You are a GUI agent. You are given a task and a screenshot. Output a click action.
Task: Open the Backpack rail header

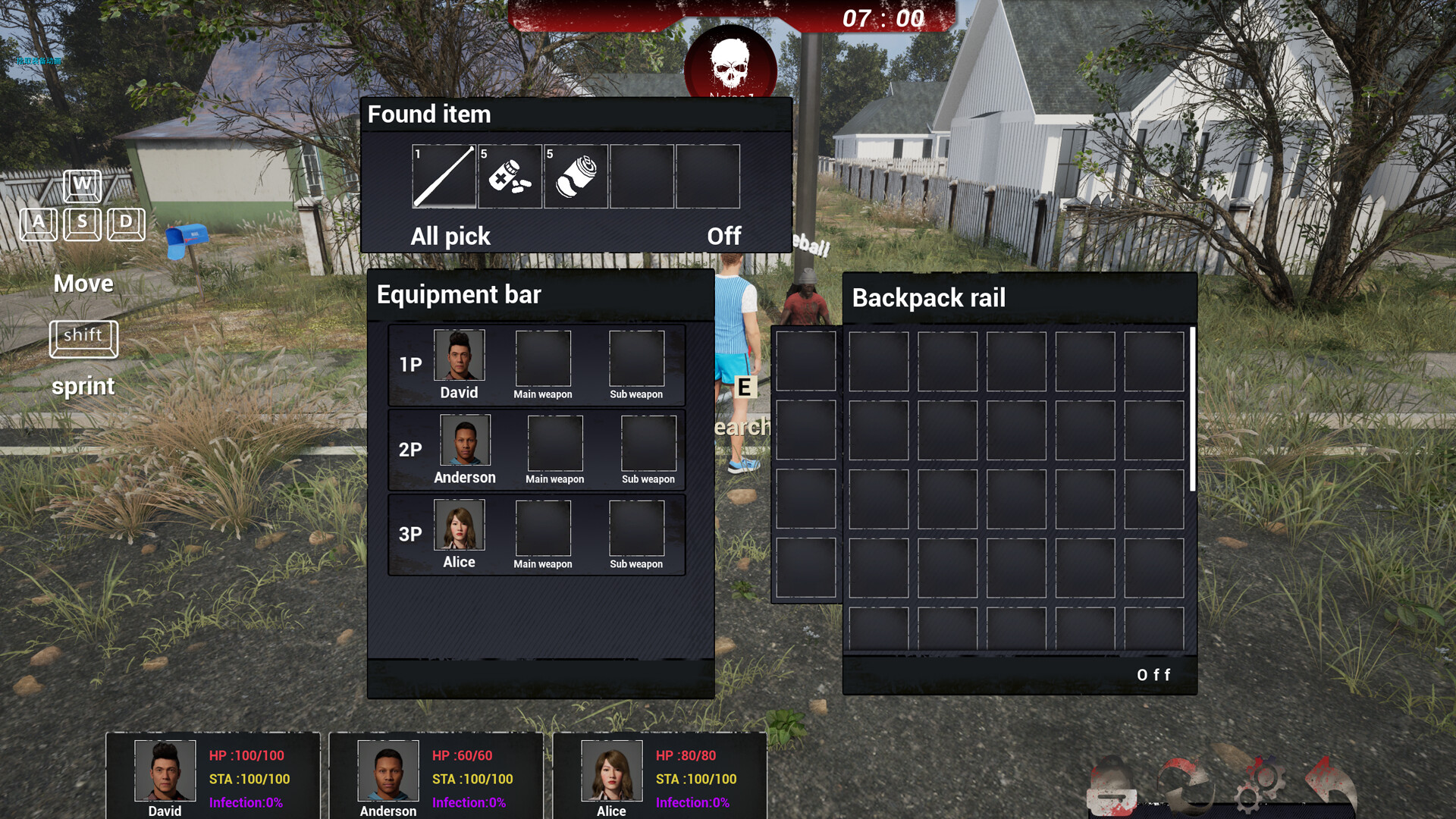click(x=928, y=297)
